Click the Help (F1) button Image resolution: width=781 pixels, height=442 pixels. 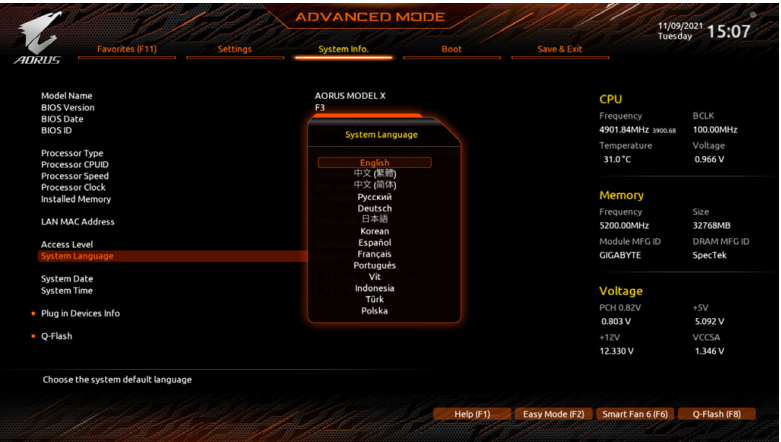[472, 414]
